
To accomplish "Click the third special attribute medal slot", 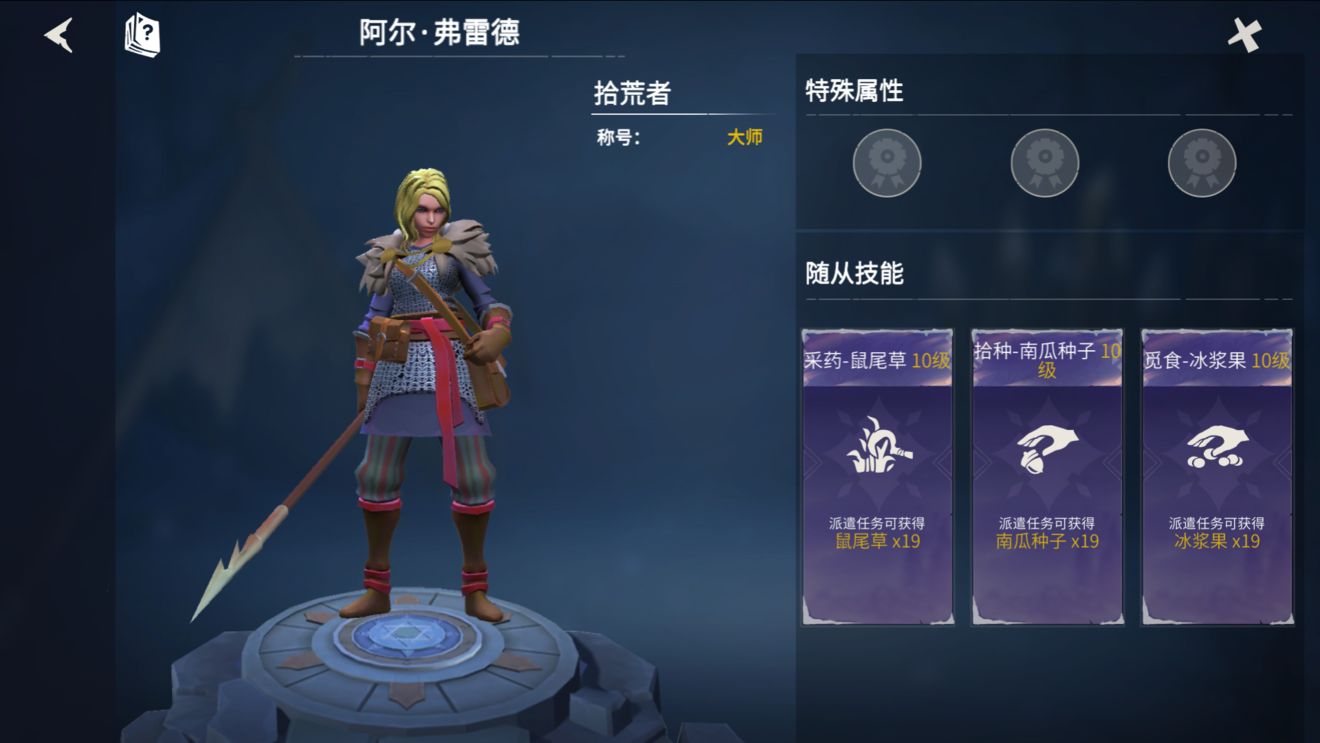I will (1201, 161).
